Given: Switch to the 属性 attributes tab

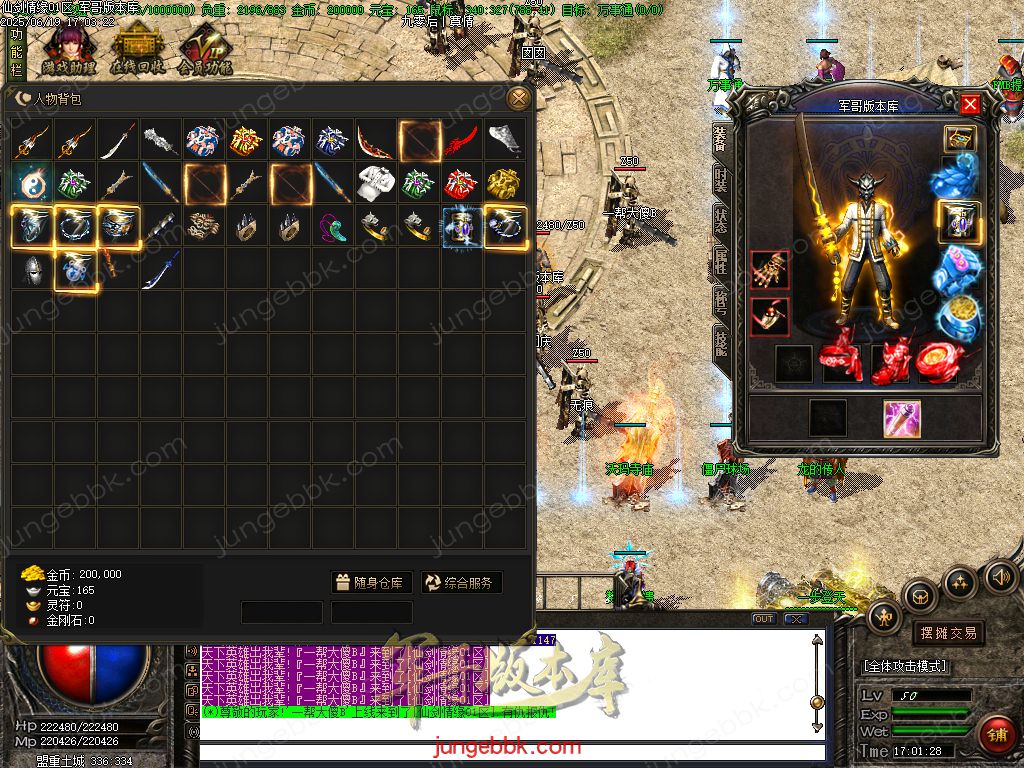Looking at the screenshot, I should click(720, 260).
